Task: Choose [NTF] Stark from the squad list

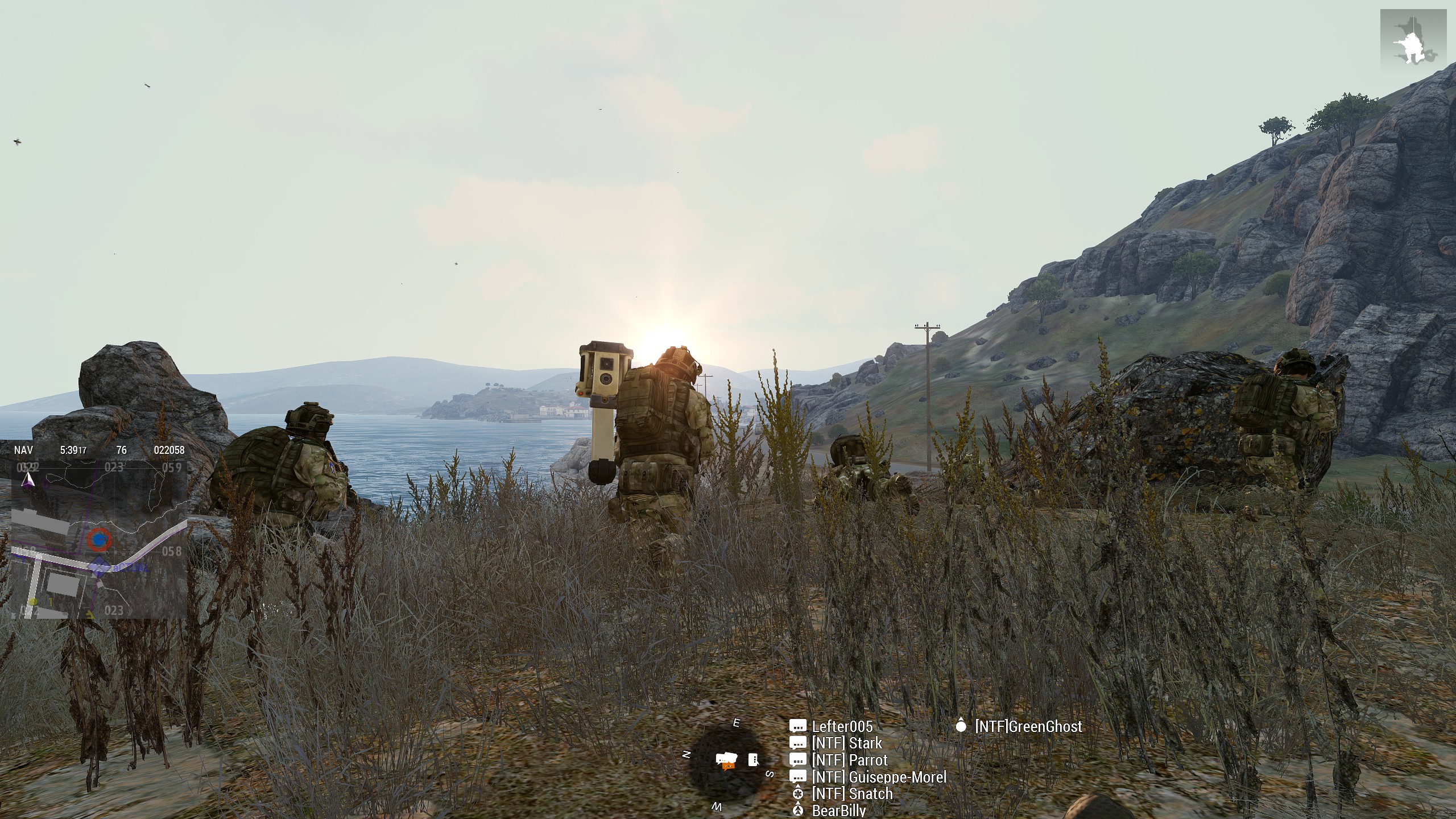Action: (847, 743)
